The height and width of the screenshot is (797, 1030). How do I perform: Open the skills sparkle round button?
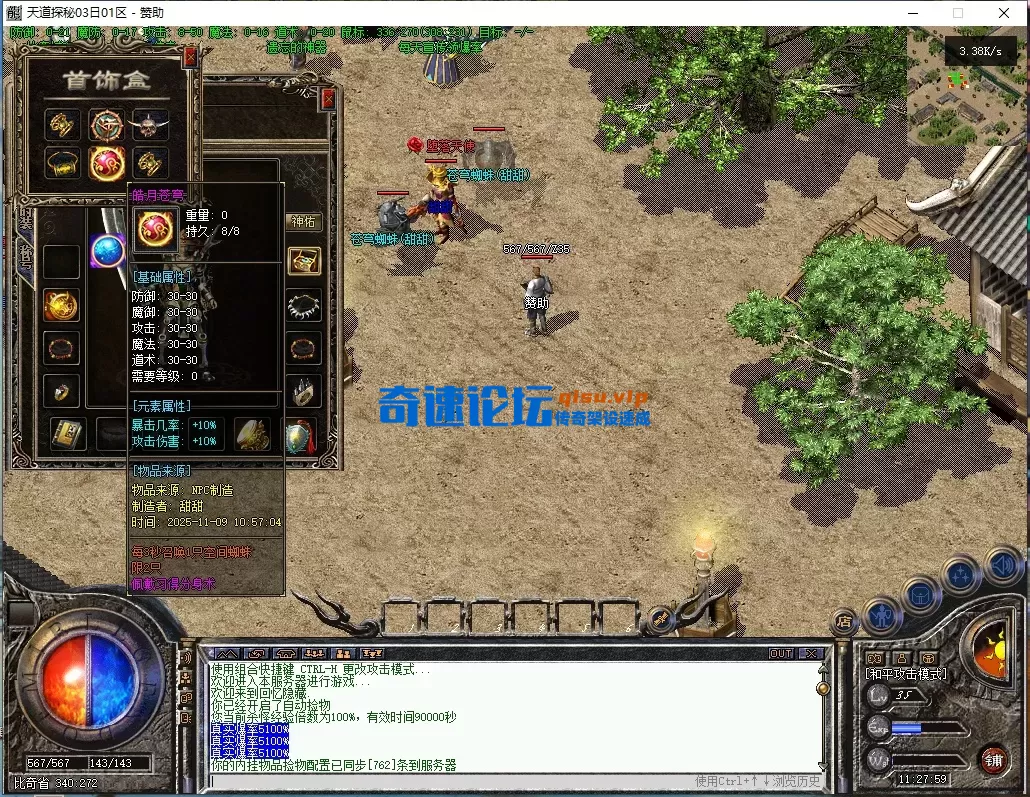961,575
